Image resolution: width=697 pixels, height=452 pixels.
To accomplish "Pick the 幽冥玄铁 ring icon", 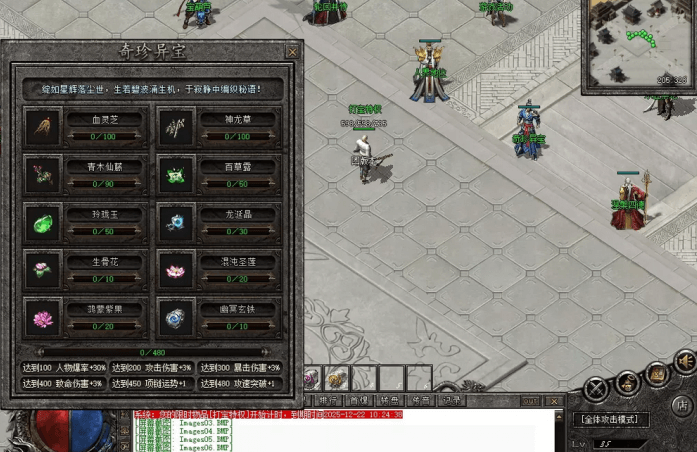I will click(x=175, y=318).
